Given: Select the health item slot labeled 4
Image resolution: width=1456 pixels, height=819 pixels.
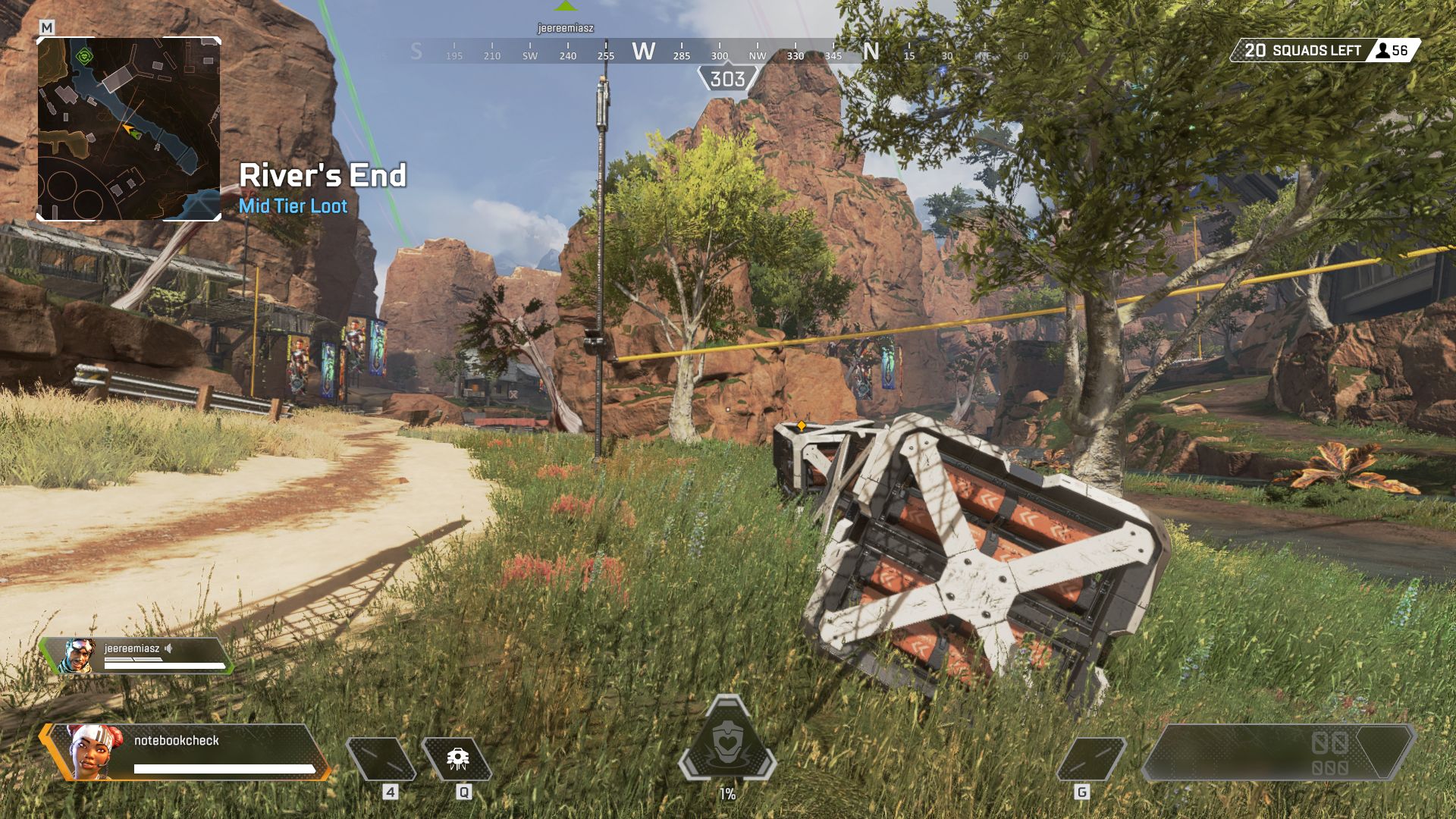Looking at the screenshot, I should [x=381, y=759].
